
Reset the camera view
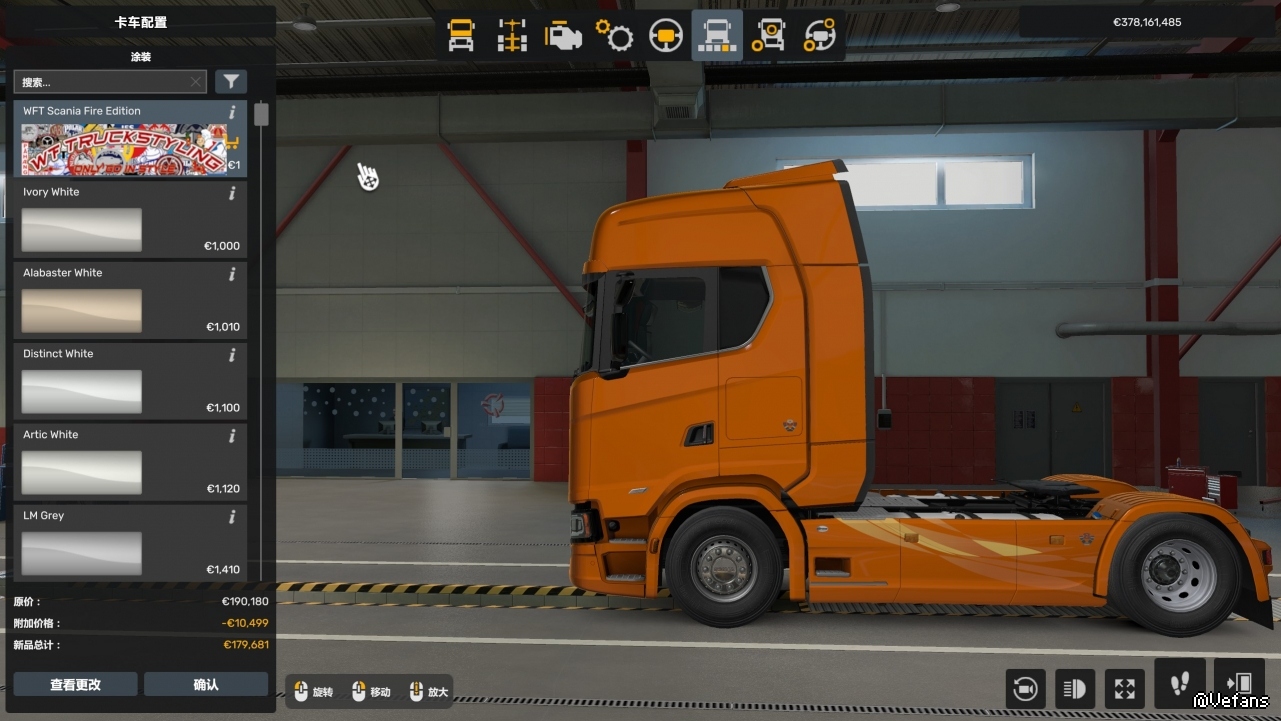coord(1025,688)
